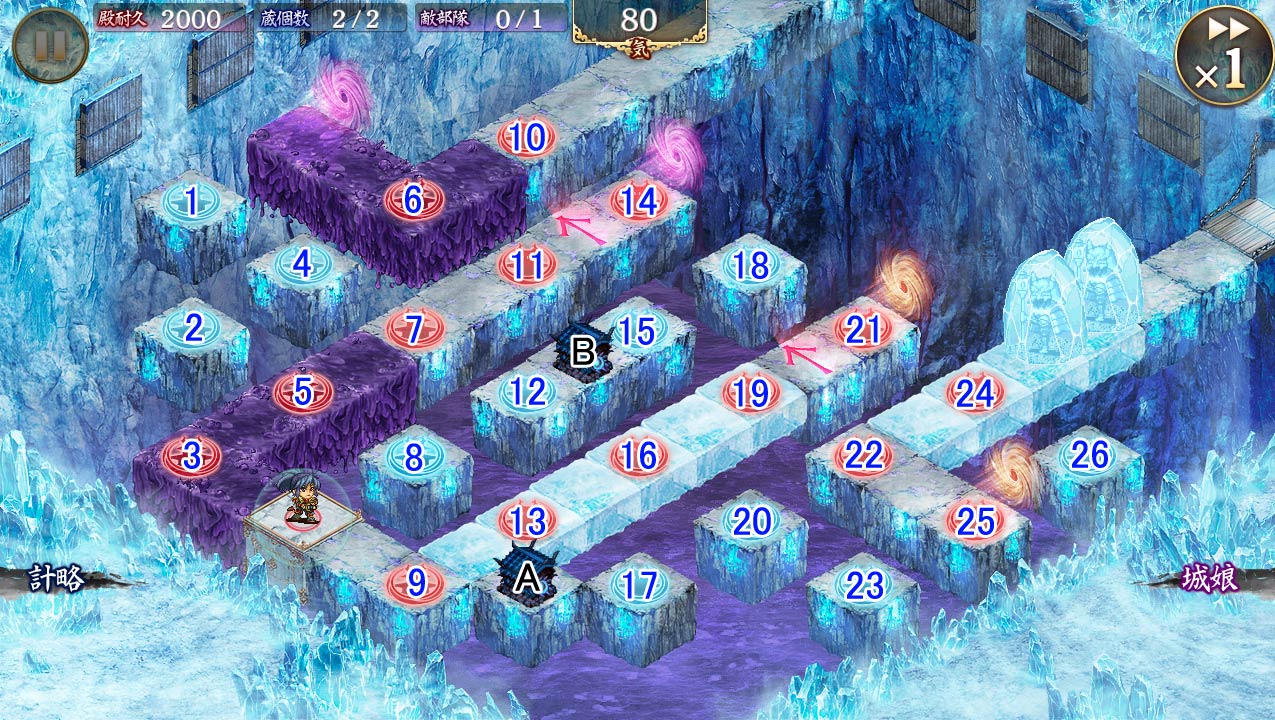The height and width of the screenshot is (720, 1275).
Task: Select red deployment tile 6
Action: coord(413,200)
